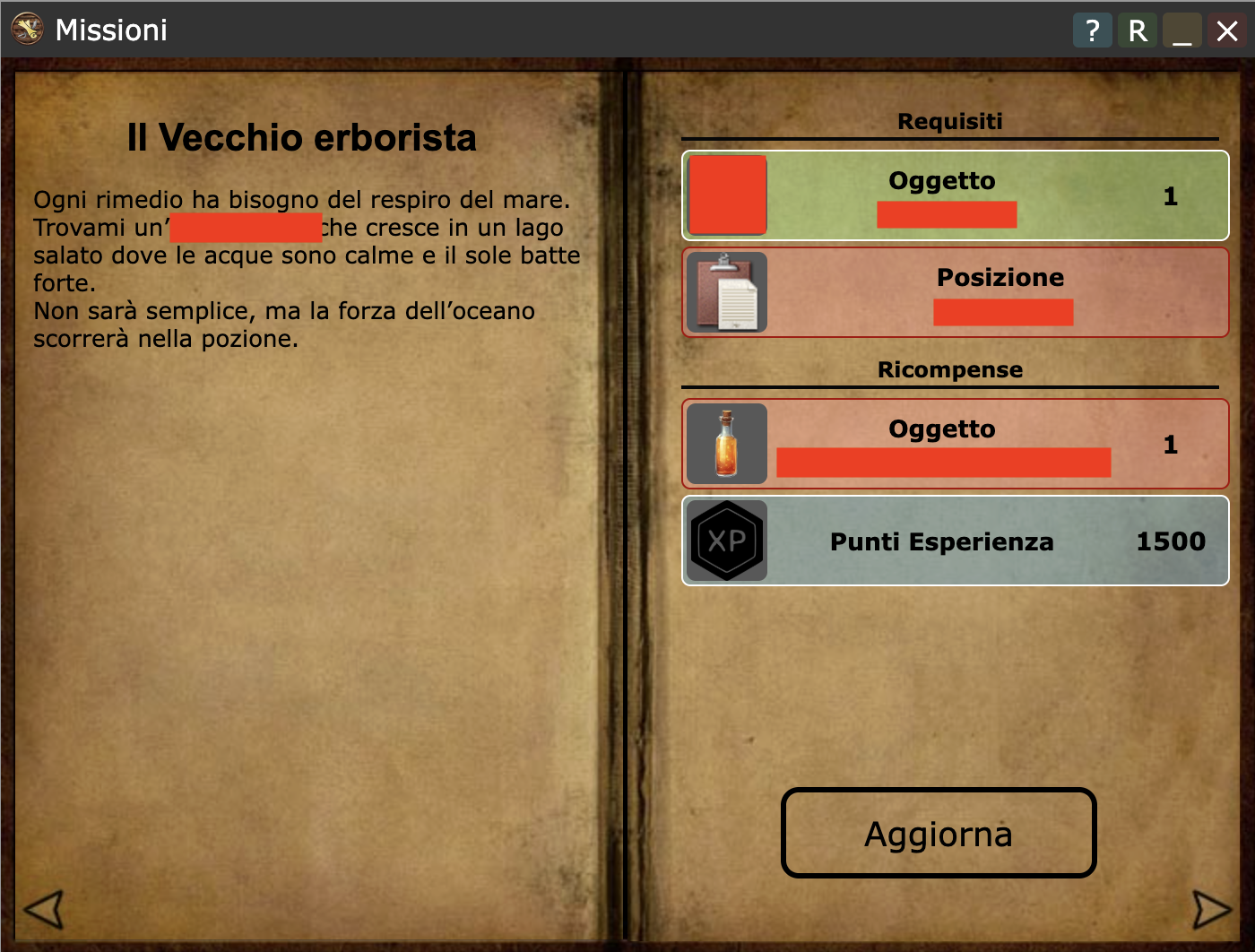
Task: Open the help panel via the question mark
Action: tap(1092, 30)
